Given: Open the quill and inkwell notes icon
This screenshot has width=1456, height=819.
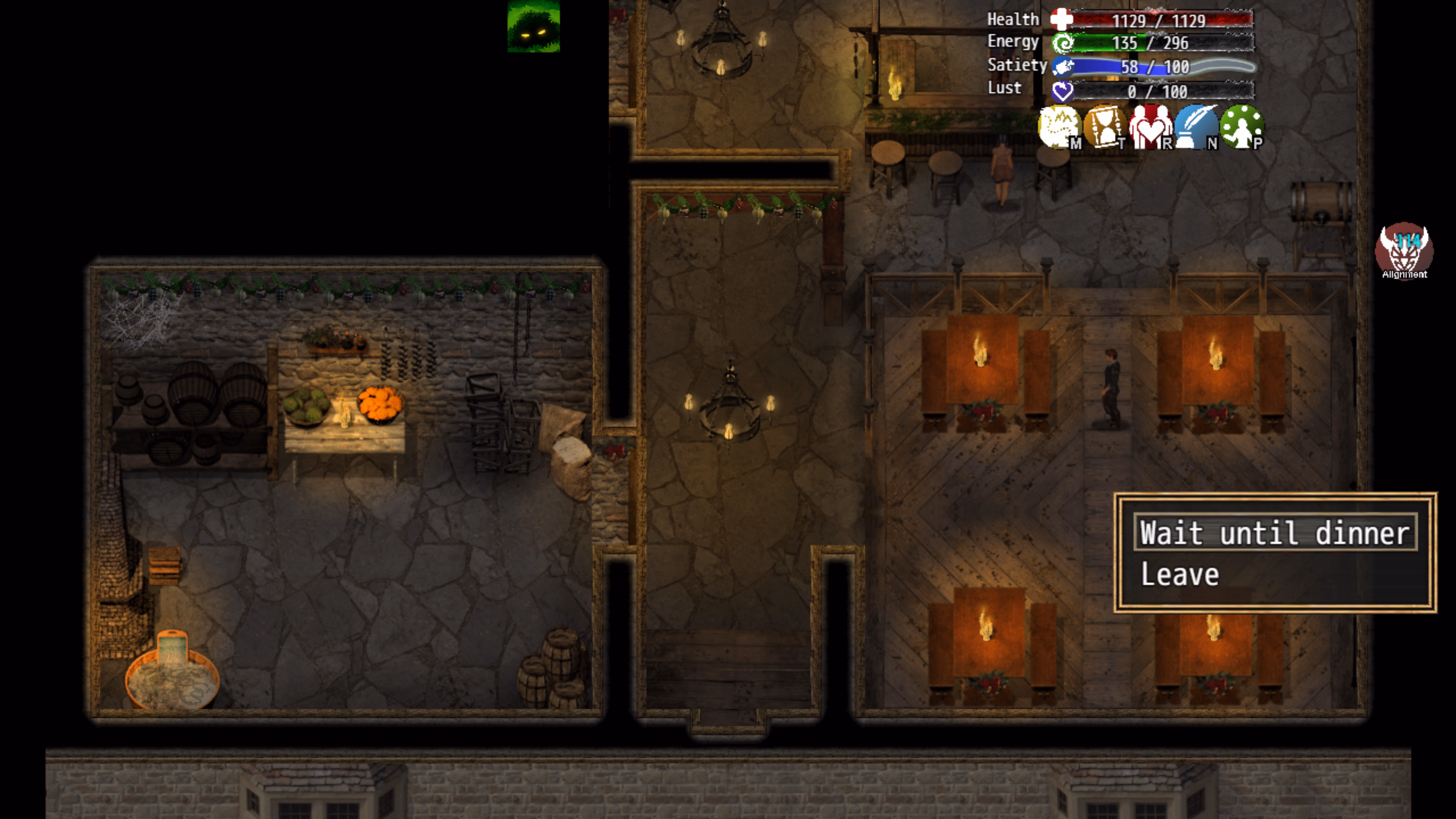Looking at the screenshot, I should tap(1196, 127).
